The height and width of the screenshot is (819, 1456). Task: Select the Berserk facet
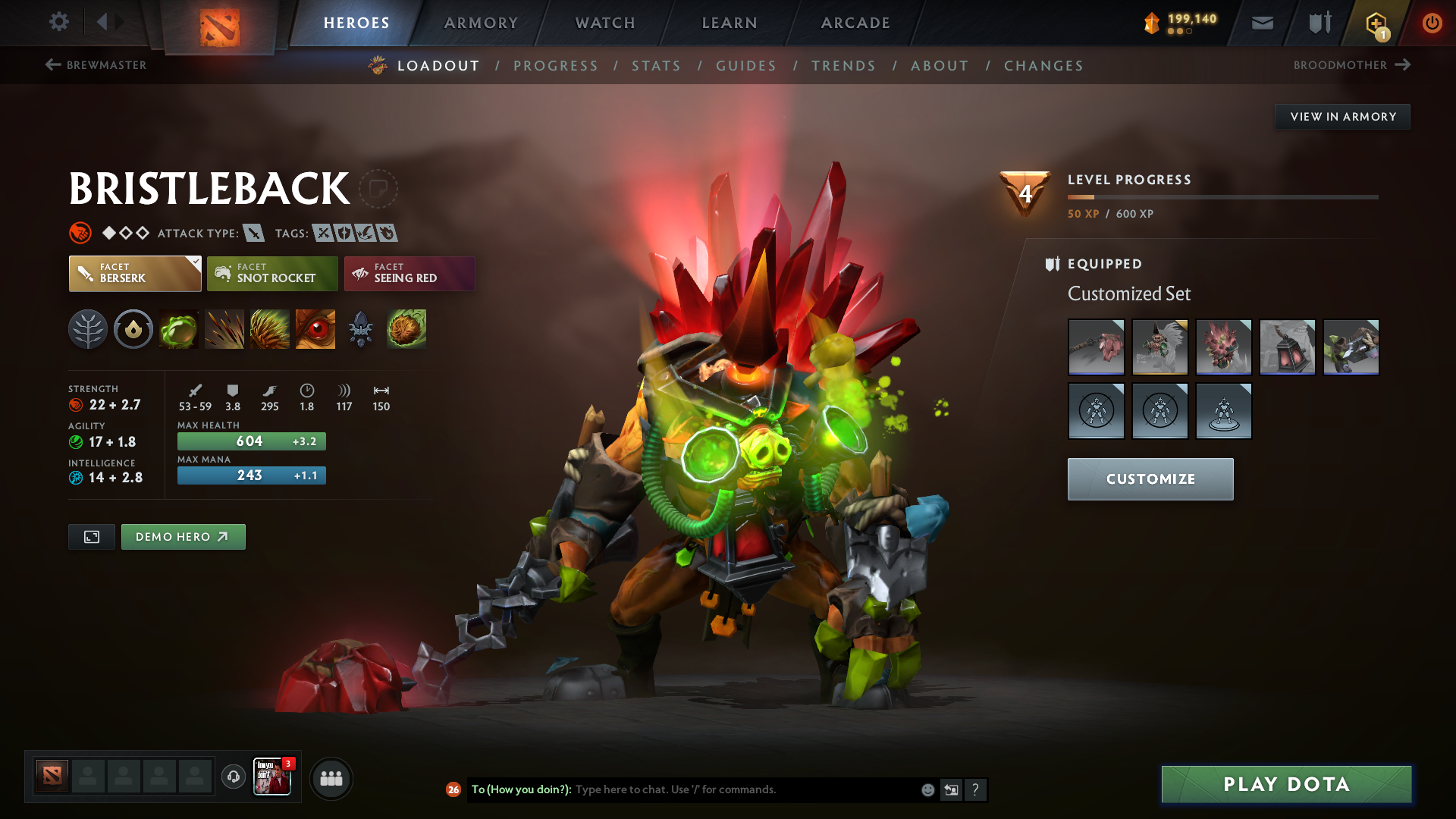tap(134, 273)
